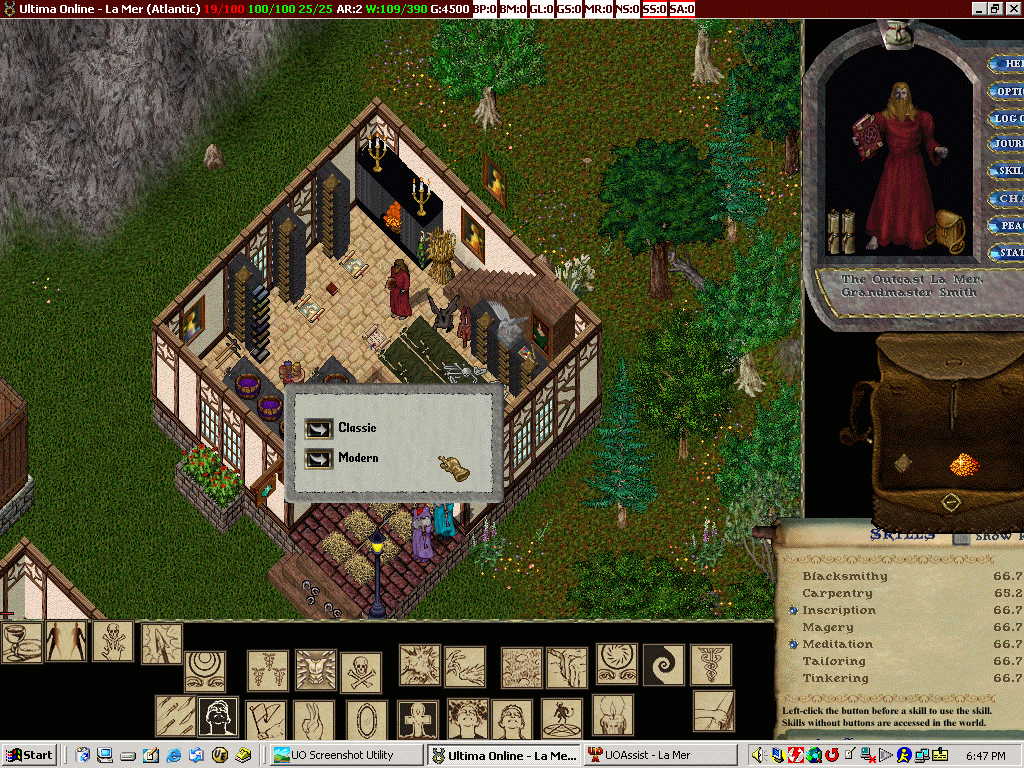Open the Help button on the paperdoll
The image size is (1024, 768).
pyautogui.click(x=1006, y=64)
